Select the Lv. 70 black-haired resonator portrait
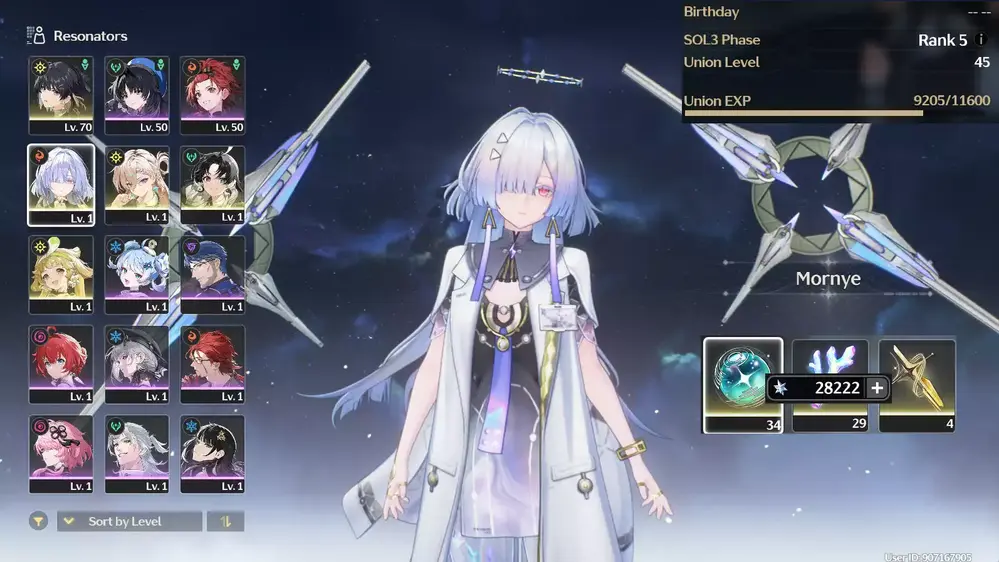999x562 pixels. point(61,95)
